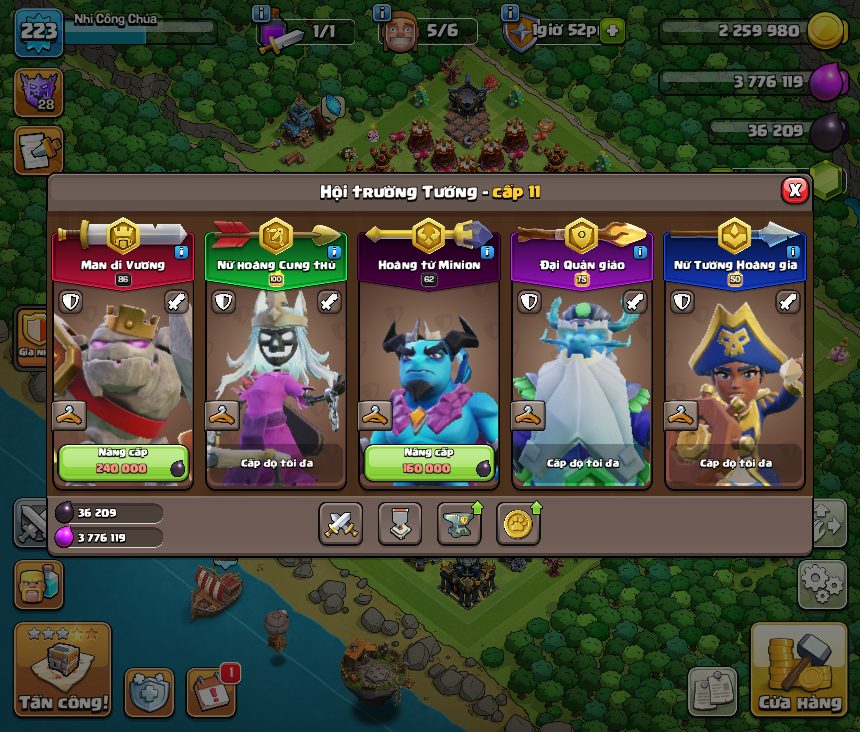The image size is (860, 732).
Task: Open the Cửa hàng shop
Action: pos(799,670)
